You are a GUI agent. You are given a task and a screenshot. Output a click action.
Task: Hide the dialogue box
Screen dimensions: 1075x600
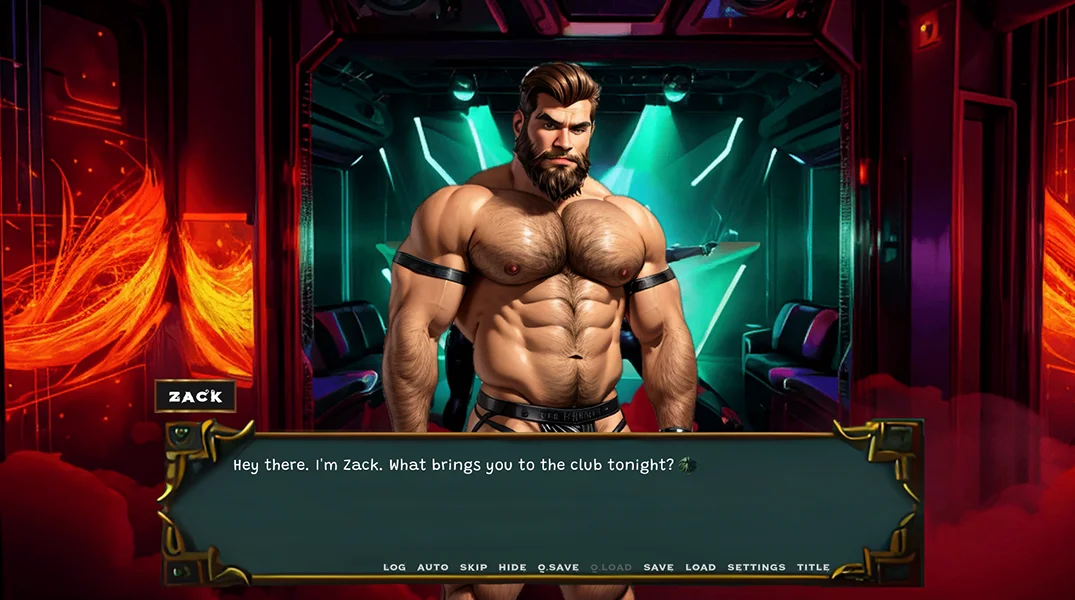pyautogui.click(x=512, y=567)
